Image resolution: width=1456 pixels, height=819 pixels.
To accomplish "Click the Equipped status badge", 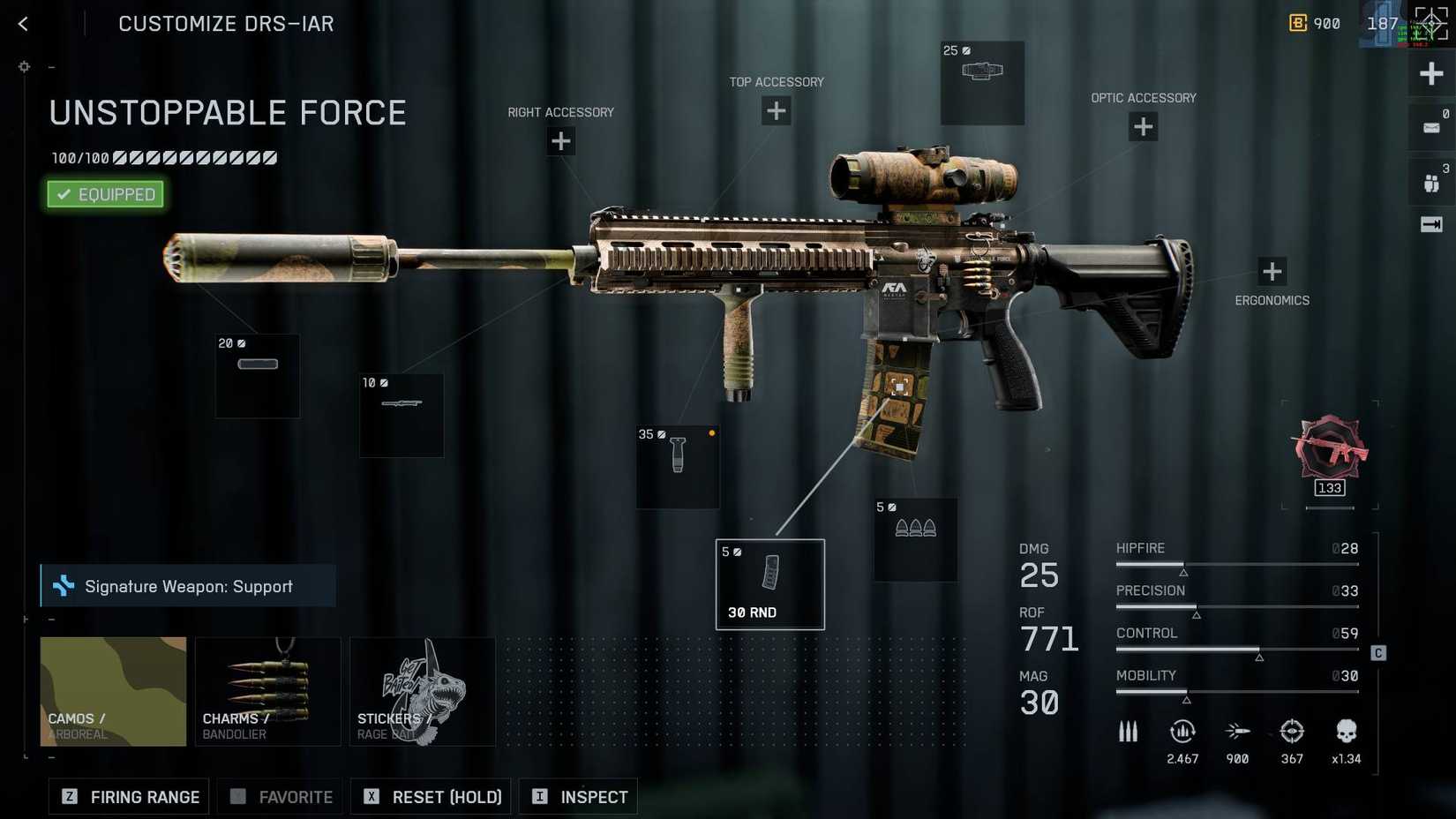I will 104,194.
